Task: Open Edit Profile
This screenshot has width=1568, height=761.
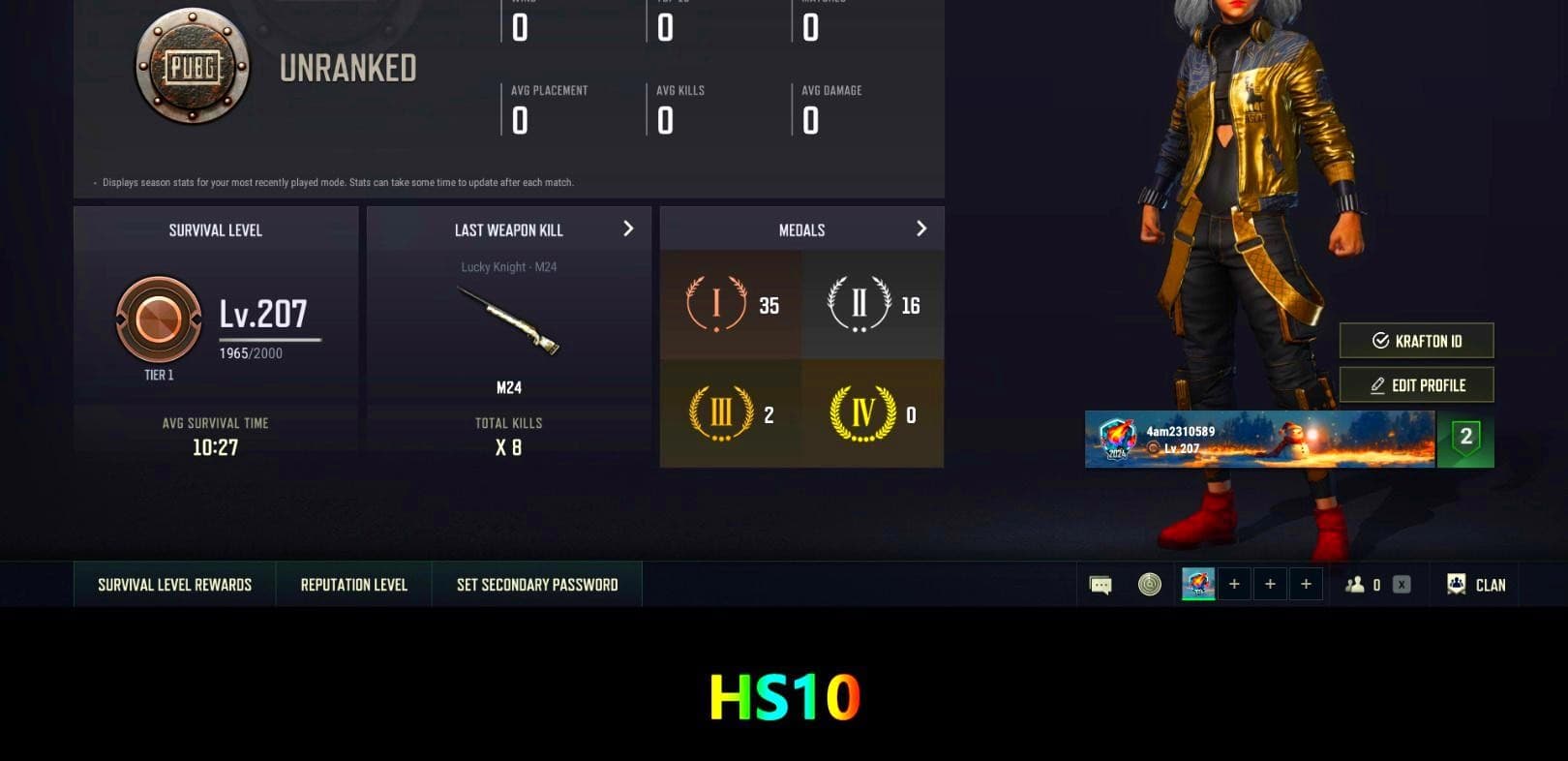Action: coord(1416,384)
